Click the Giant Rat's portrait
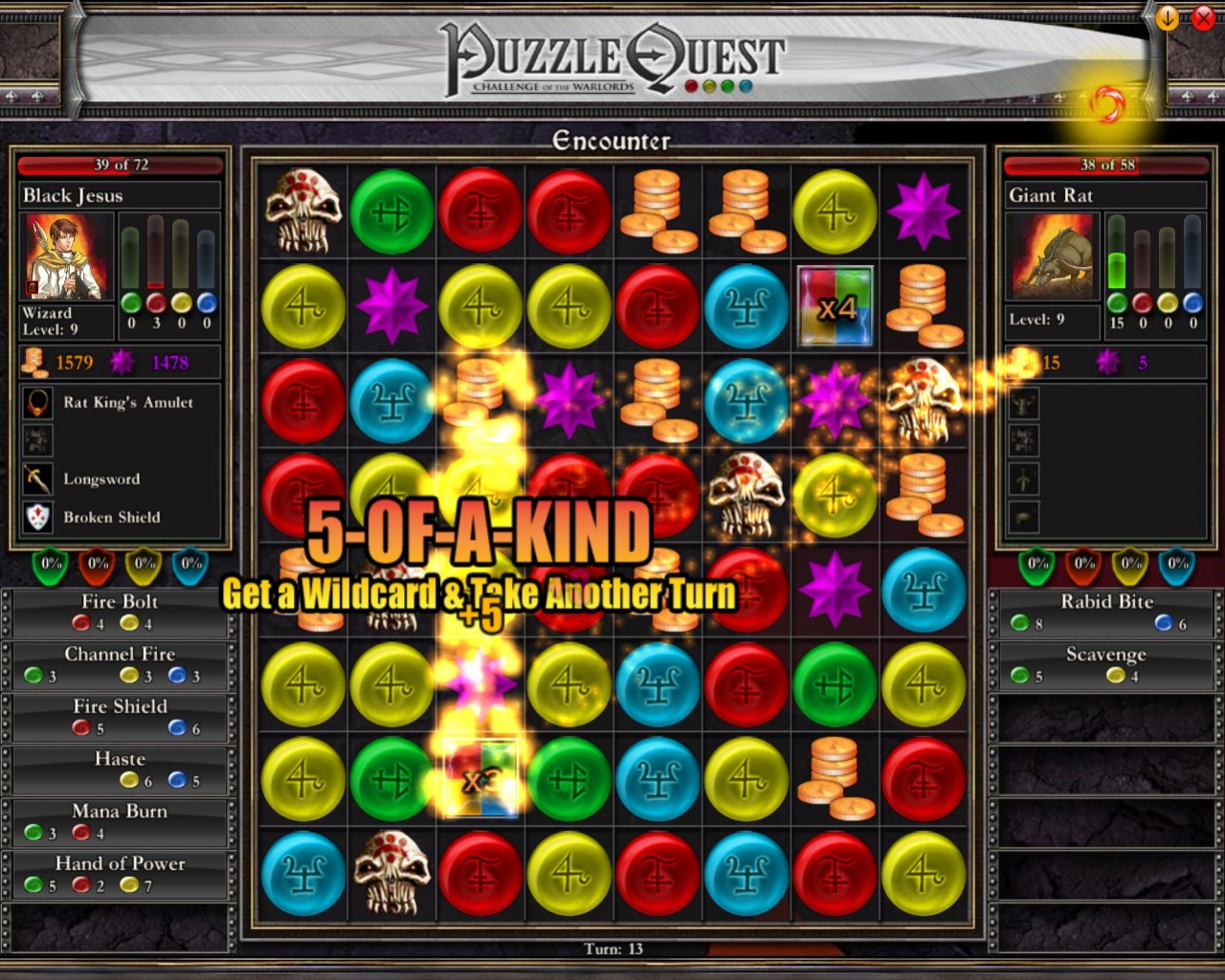The image size is (1225, 980). 1050,256
